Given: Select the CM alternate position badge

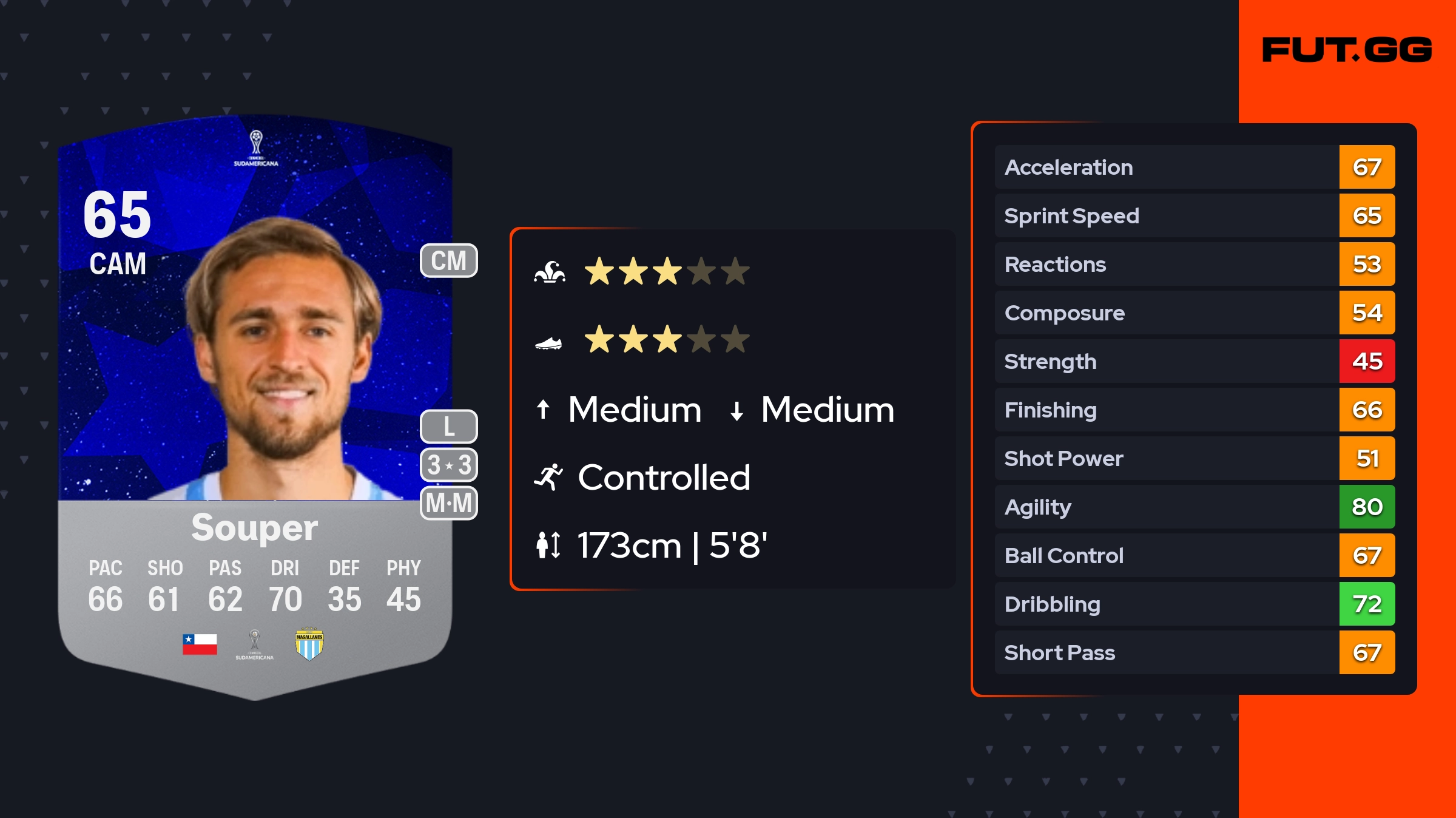Looking at the screenshot, I should pos(449,261).
